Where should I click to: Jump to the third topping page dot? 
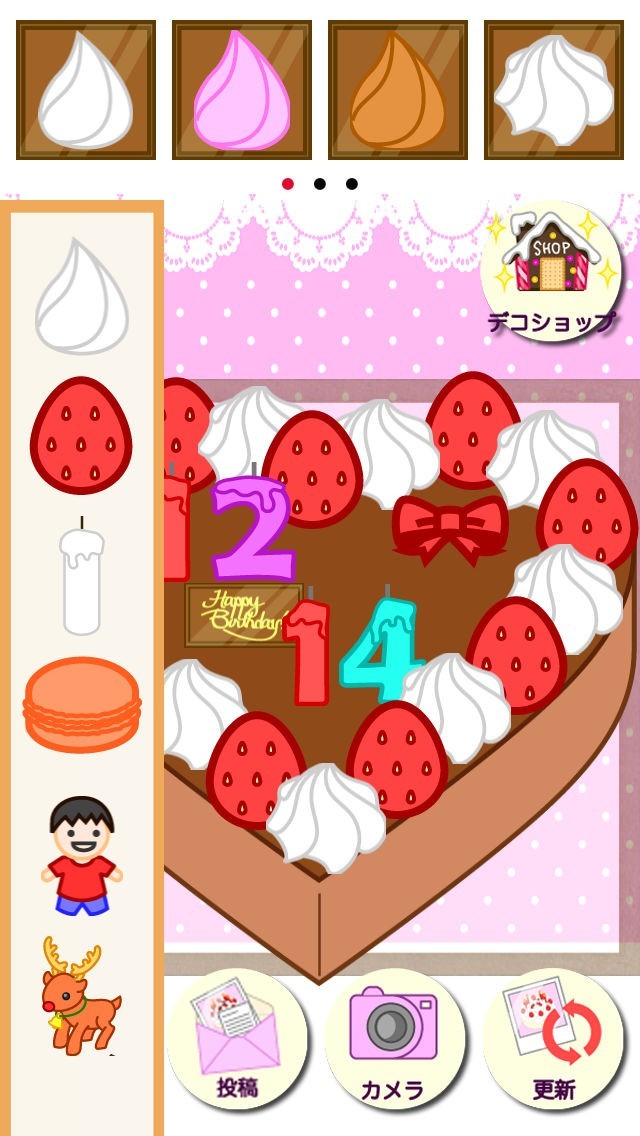click(x=352, y=184)
